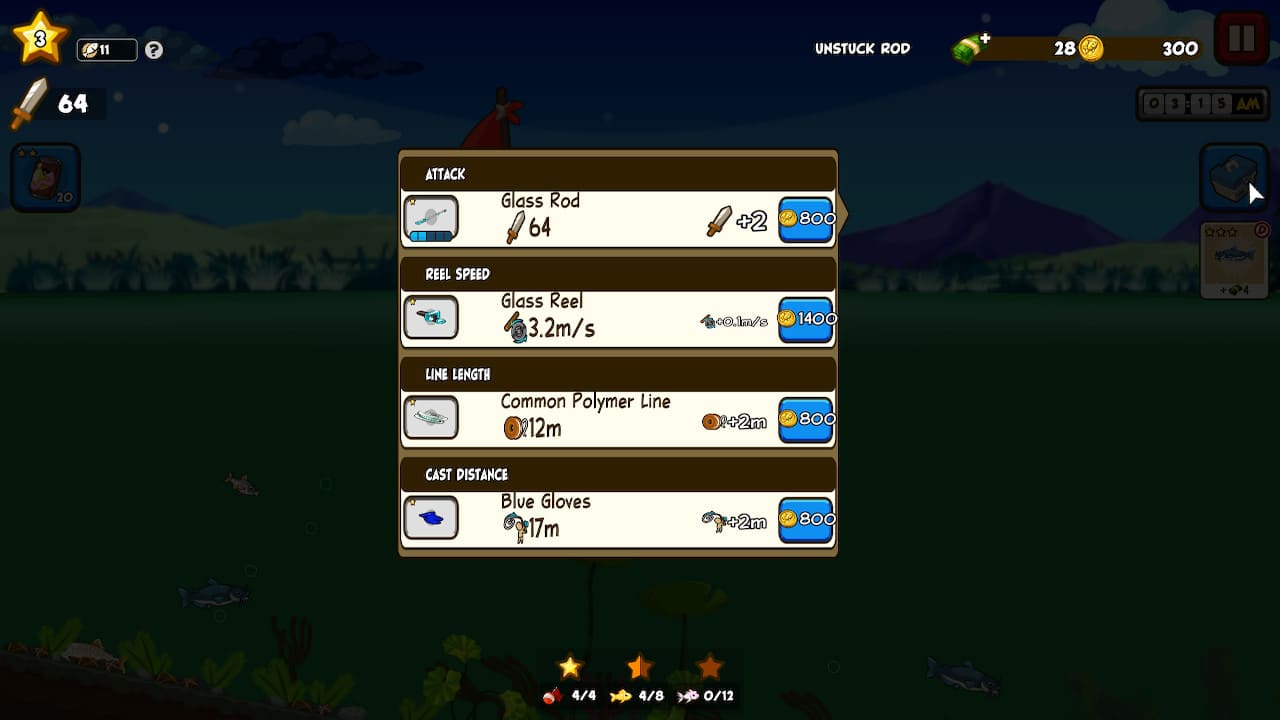Screen dimensions: 1280x720
Task: Buy the Common Polymer Line upgrade
Action: (x=805, y=419)
